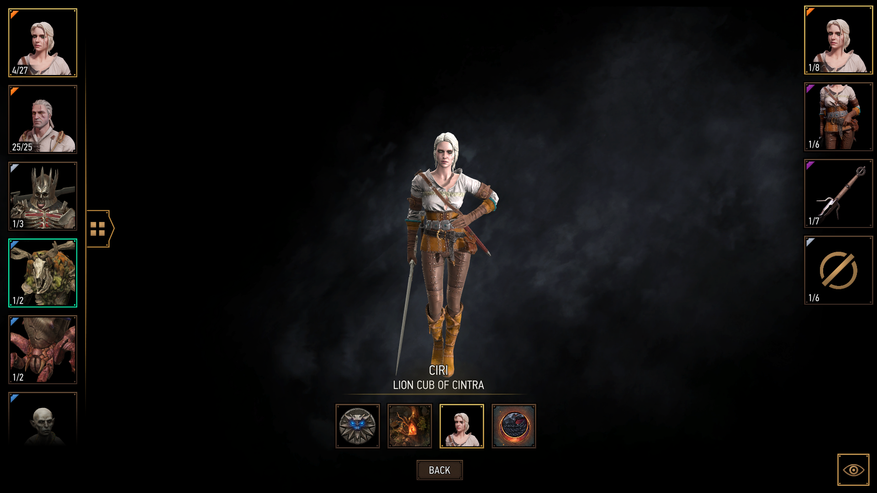Toggle the eye visibility button
The height and width of the screenshot is (493, 877).
tap(853, 469)
